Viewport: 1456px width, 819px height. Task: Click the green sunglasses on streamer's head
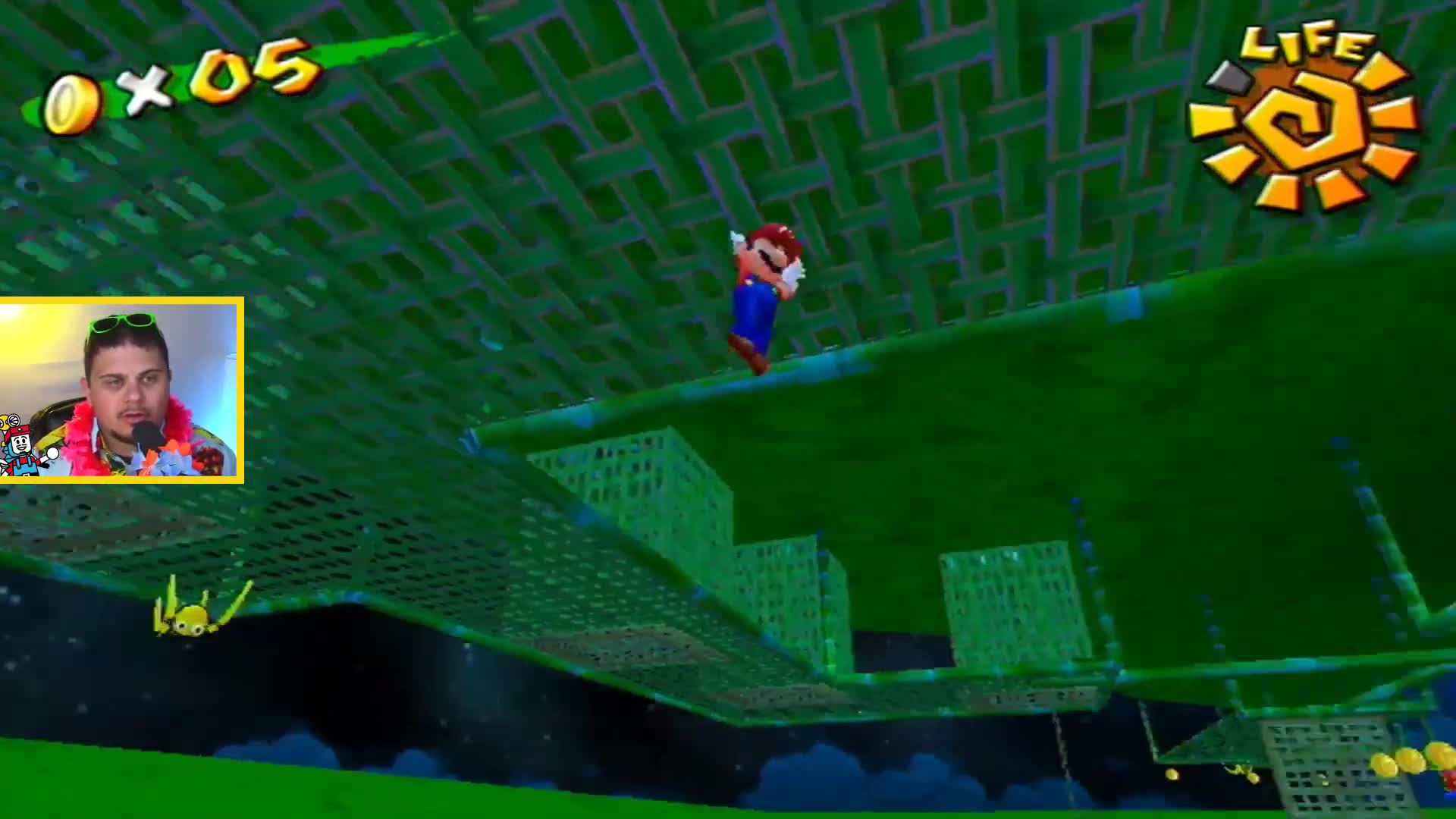pos(121,325)
